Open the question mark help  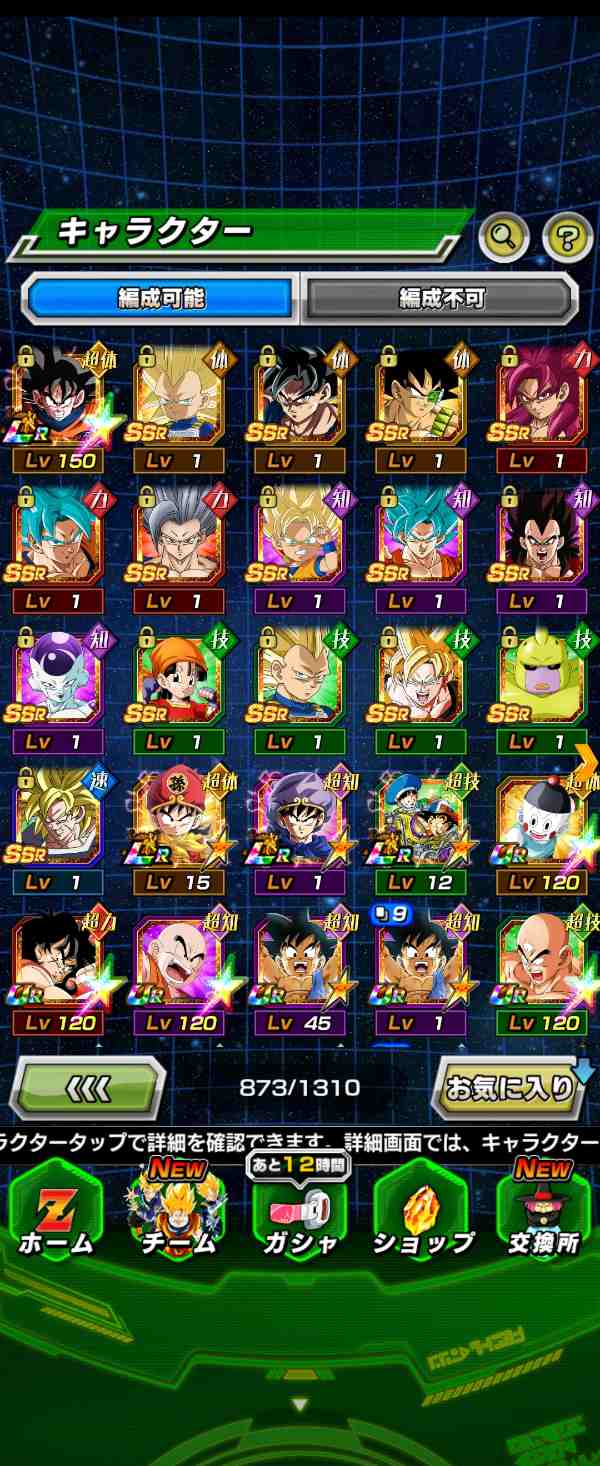pos(567,237)
